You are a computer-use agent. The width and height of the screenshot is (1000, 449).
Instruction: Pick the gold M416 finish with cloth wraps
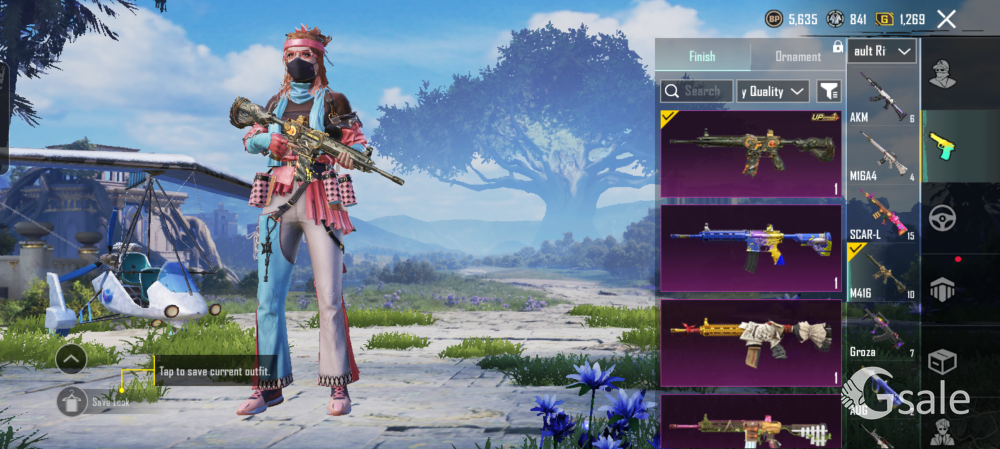(x=750, y=343)
